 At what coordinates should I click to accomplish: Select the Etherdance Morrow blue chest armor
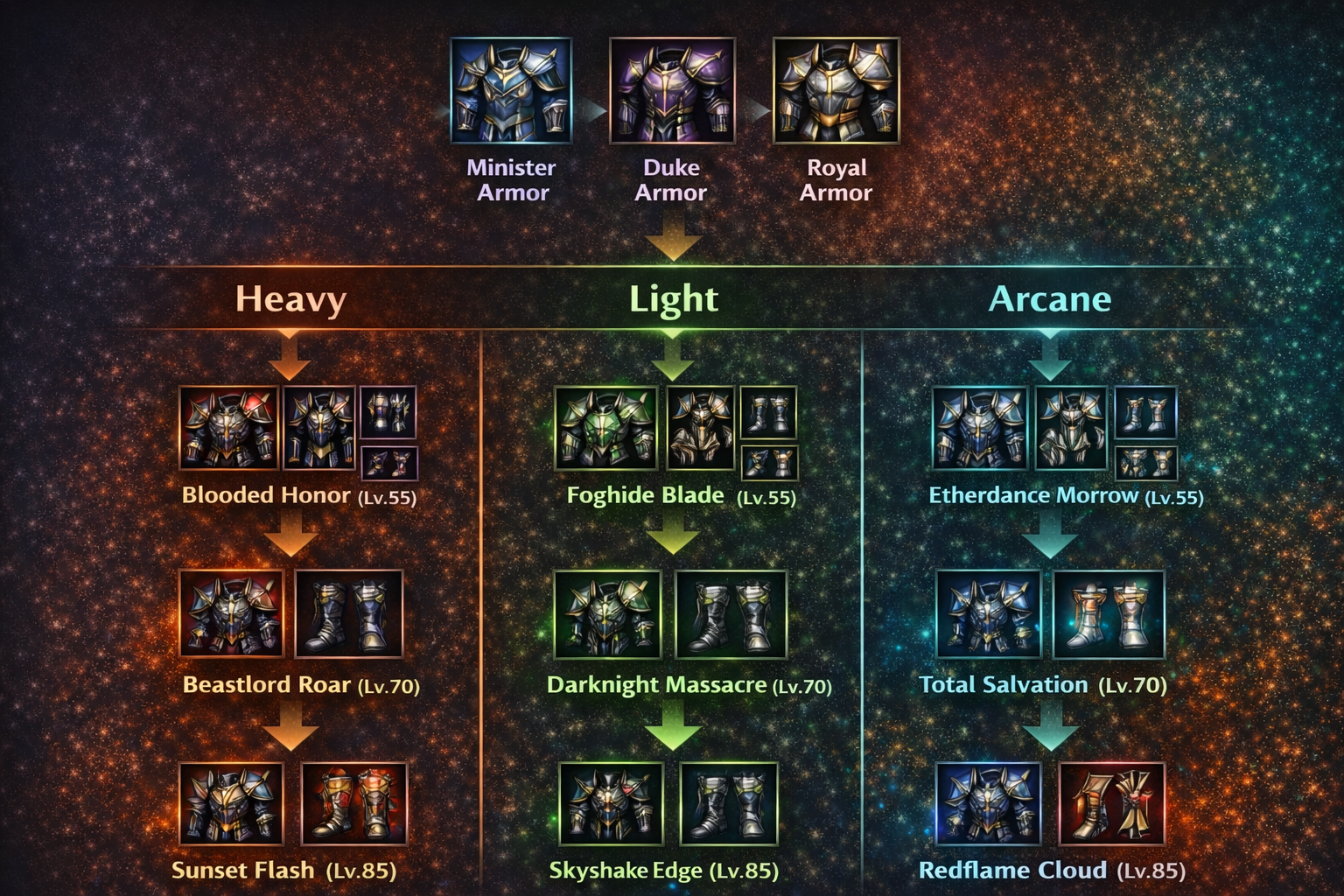(x=979, y=429)
